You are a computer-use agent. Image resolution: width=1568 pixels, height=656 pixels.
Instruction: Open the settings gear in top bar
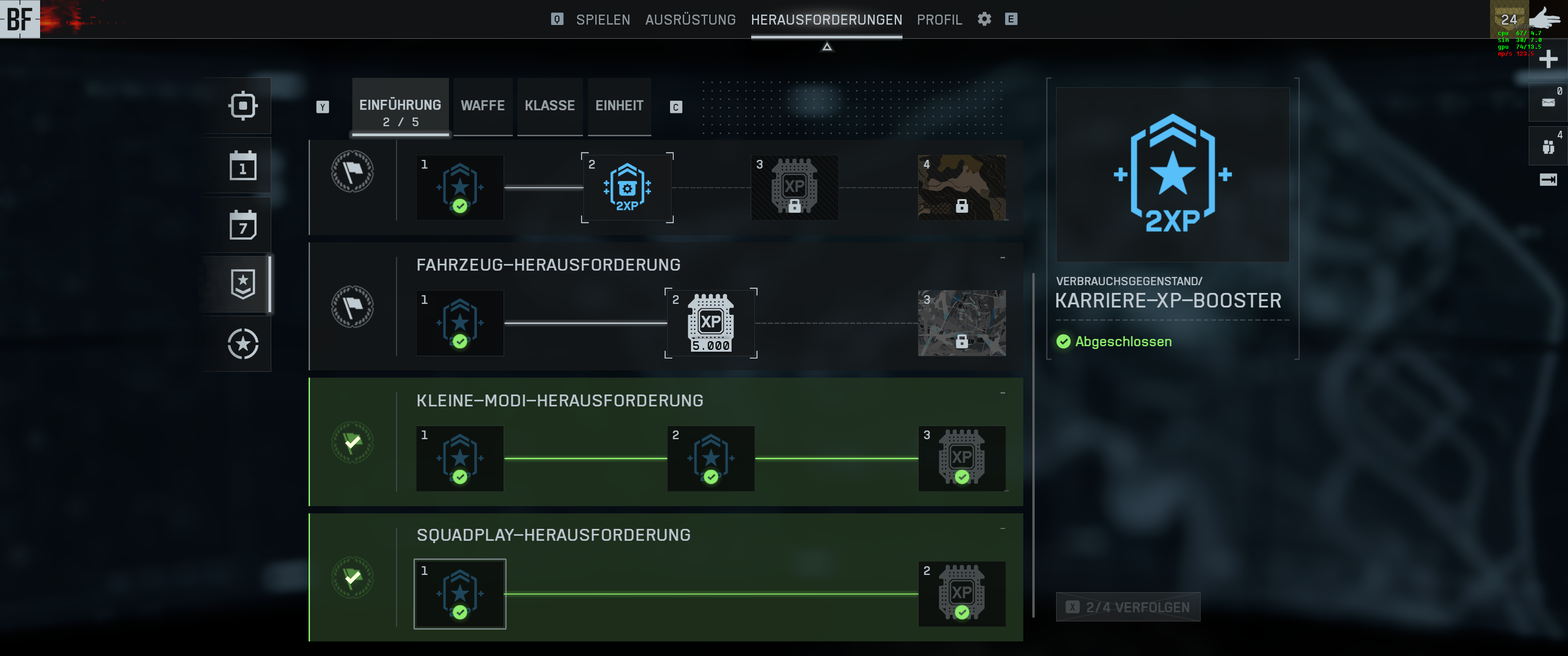point(984,19)
